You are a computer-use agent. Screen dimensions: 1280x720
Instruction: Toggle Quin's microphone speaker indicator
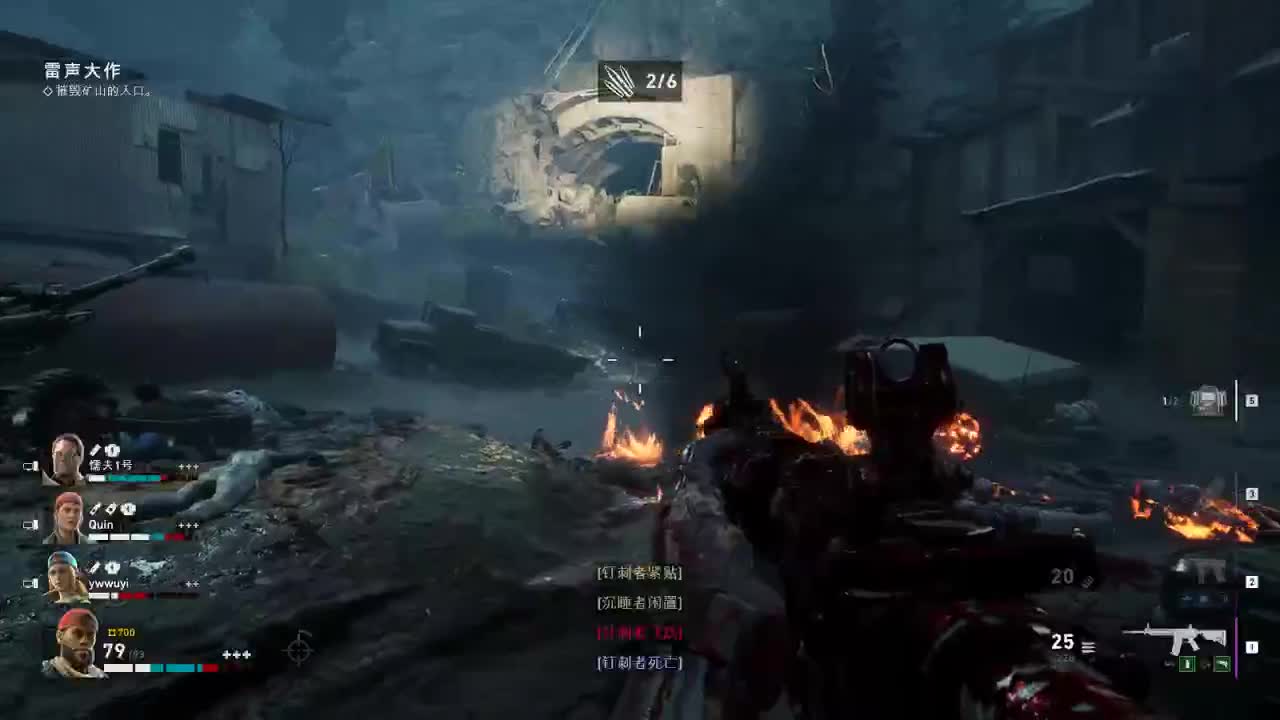click(x=32, y=522)
